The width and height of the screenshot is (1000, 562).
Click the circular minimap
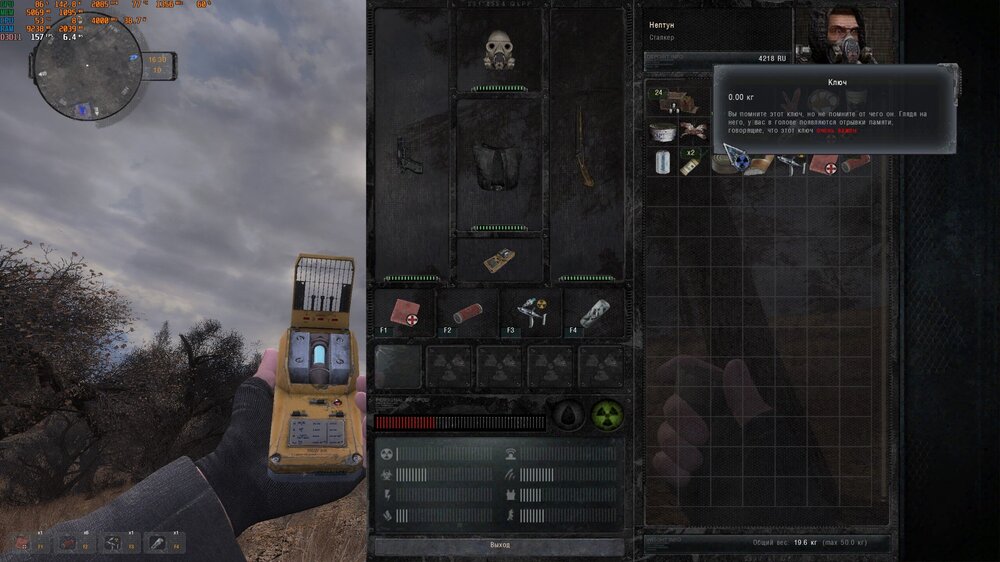pos(85,68)
